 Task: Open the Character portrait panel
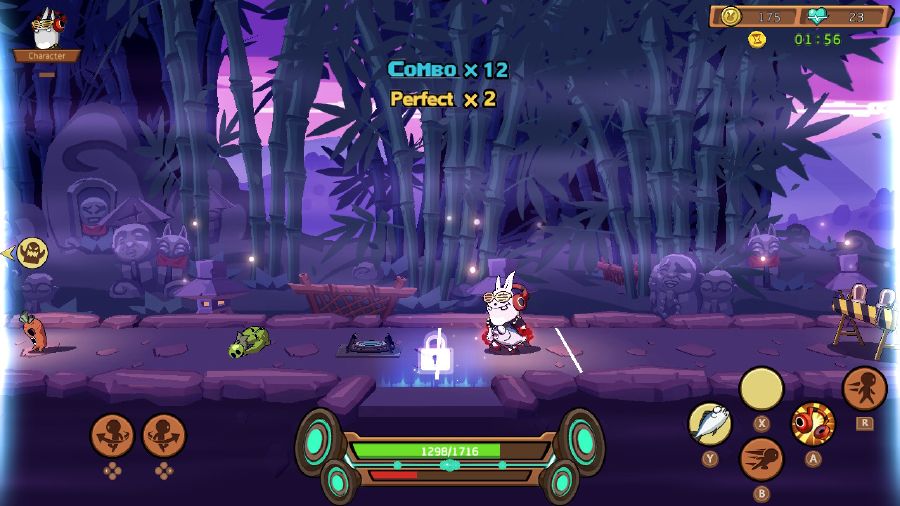(46, 32)
